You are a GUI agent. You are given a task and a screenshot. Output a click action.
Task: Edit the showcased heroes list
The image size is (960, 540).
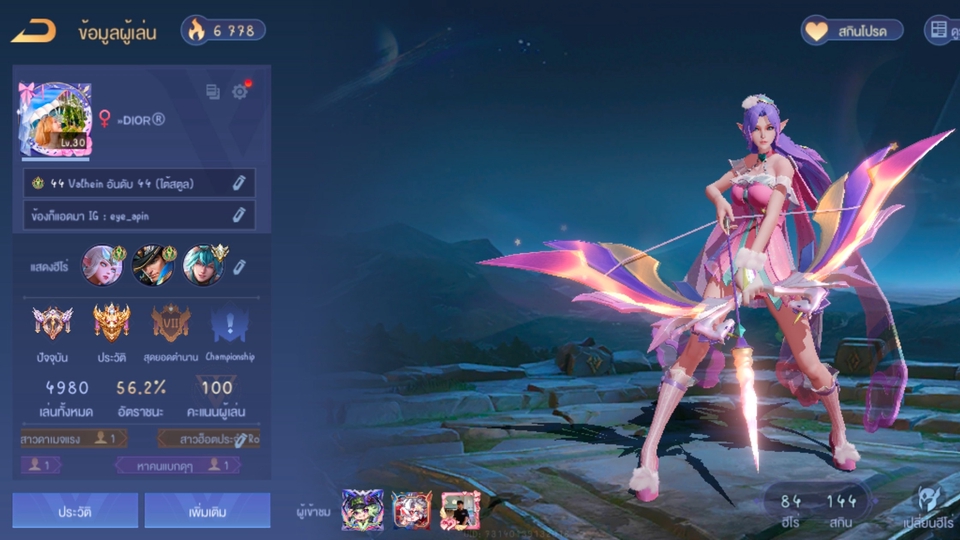240,266
